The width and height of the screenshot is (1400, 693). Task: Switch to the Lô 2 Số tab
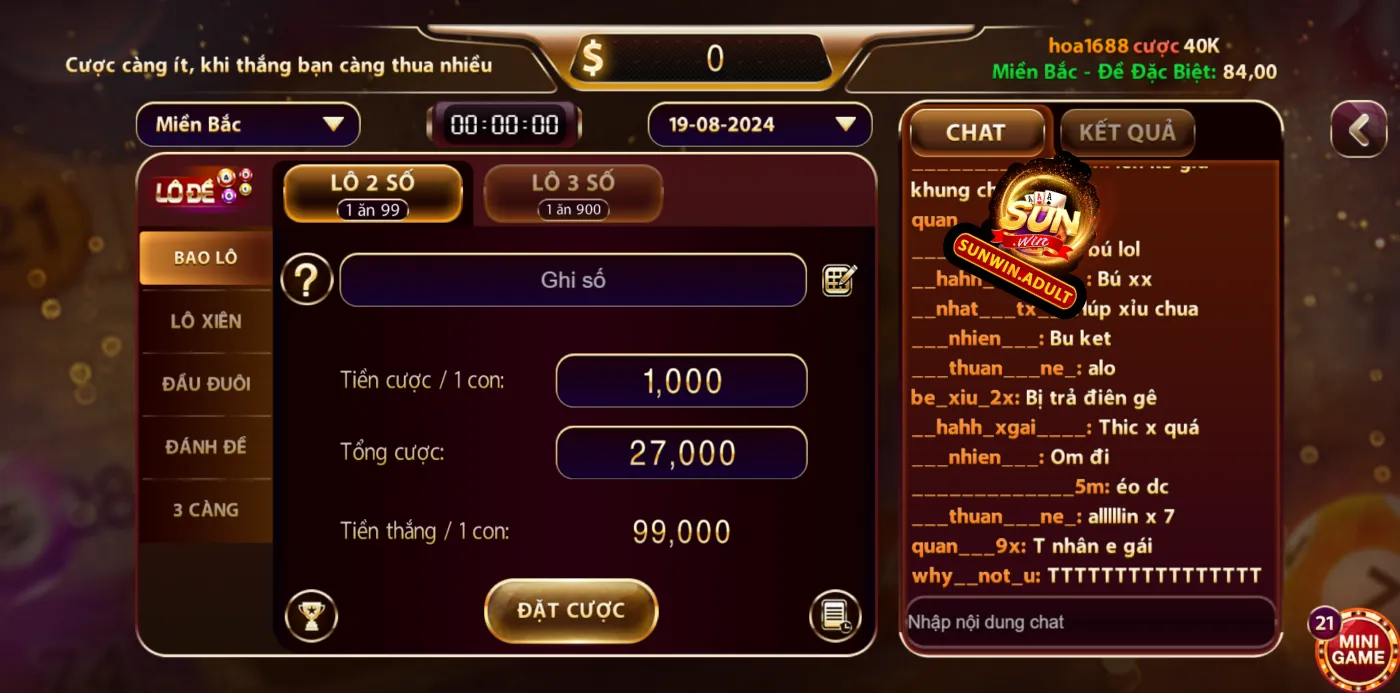(x=373, y=193)
